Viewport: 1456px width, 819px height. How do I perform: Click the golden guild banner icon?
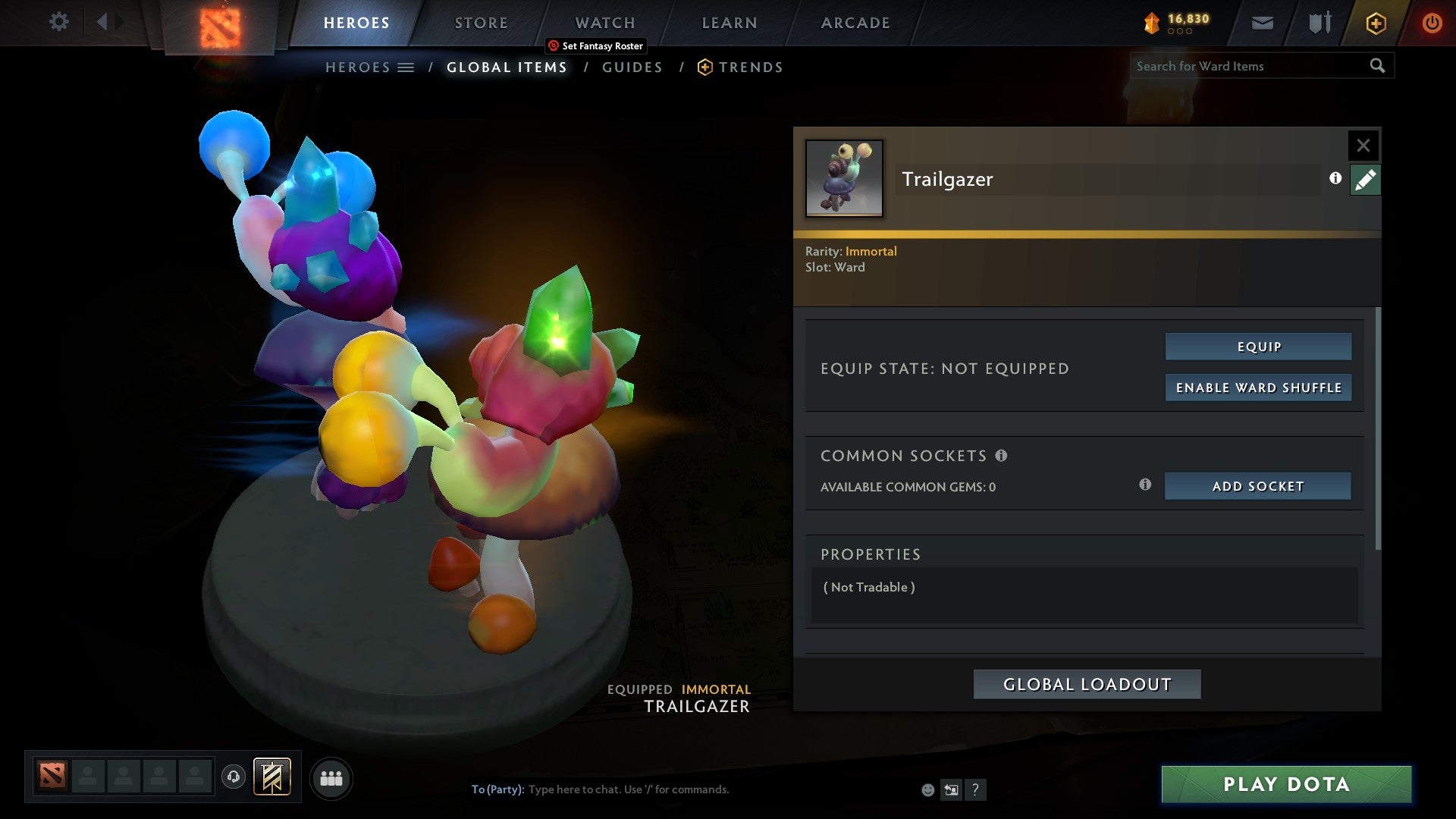[x=272, y=778]
